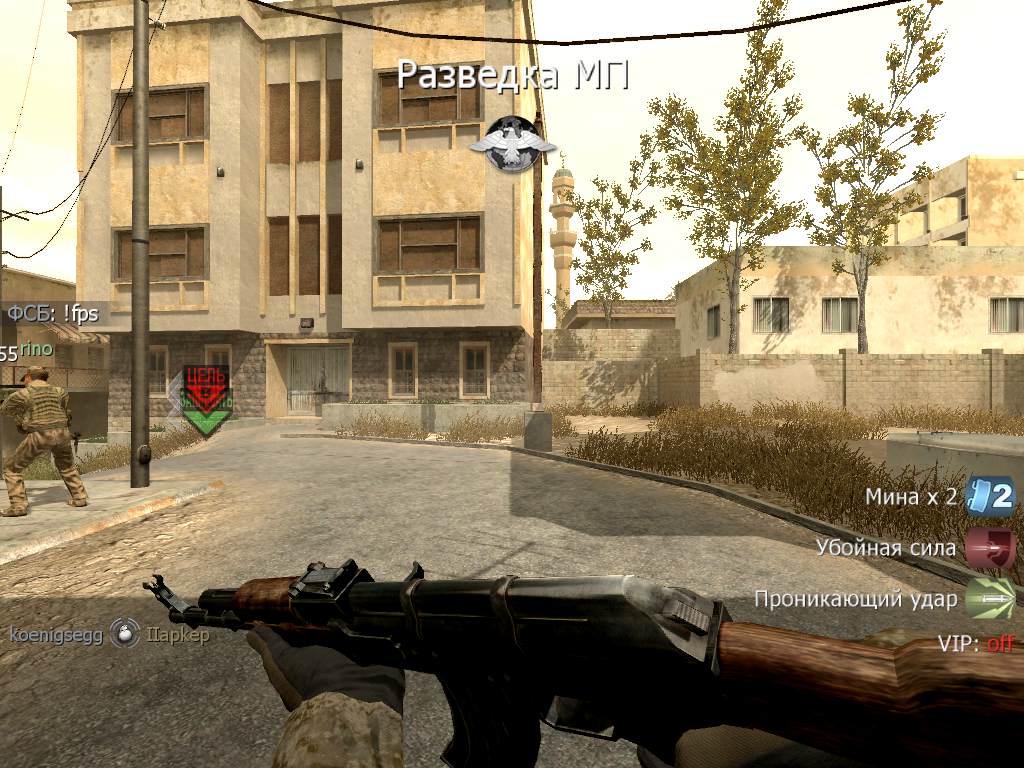Screen dimensions: 1024x768
Task: Choose the Проникающий удар perk icon
Action: [x=990, y=599]
